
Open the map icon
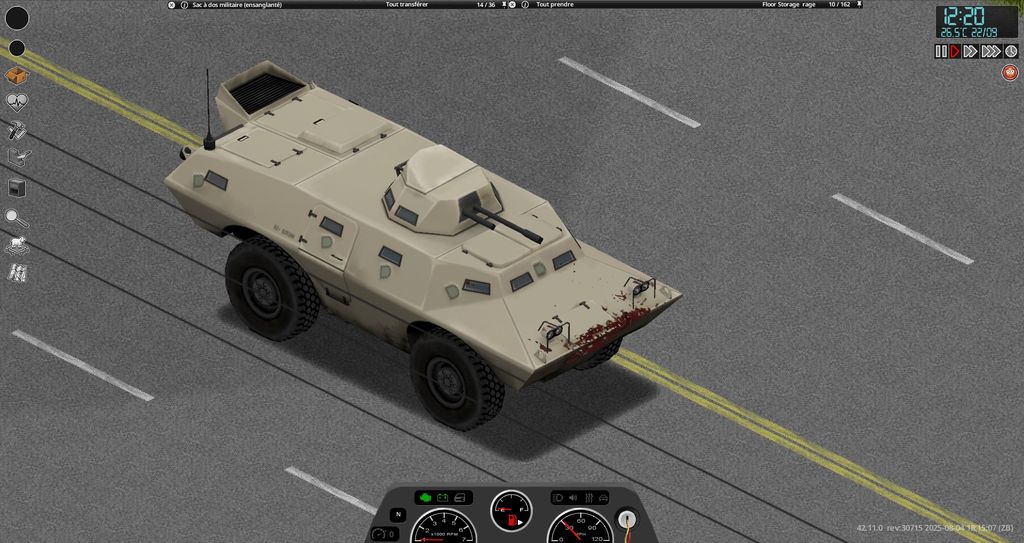coord(17,273)
